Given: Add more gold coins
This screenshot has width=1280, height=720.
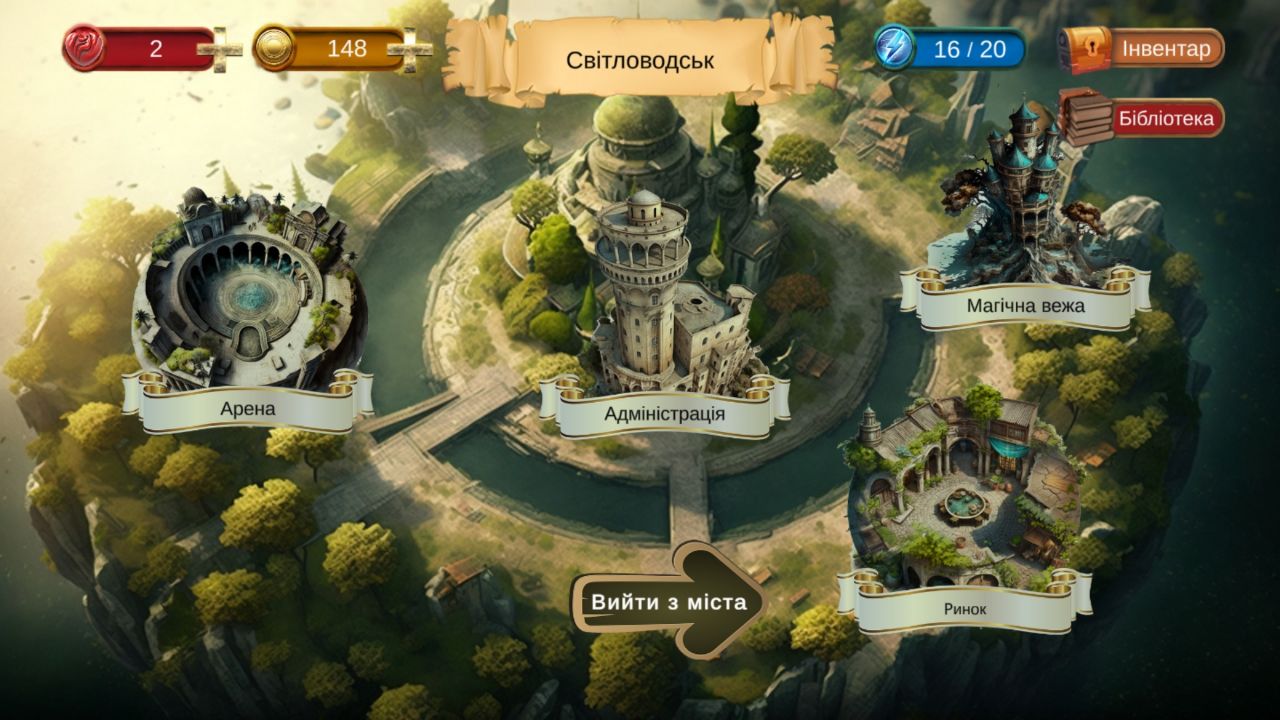Looking at the screenshot, I should 410,49.
